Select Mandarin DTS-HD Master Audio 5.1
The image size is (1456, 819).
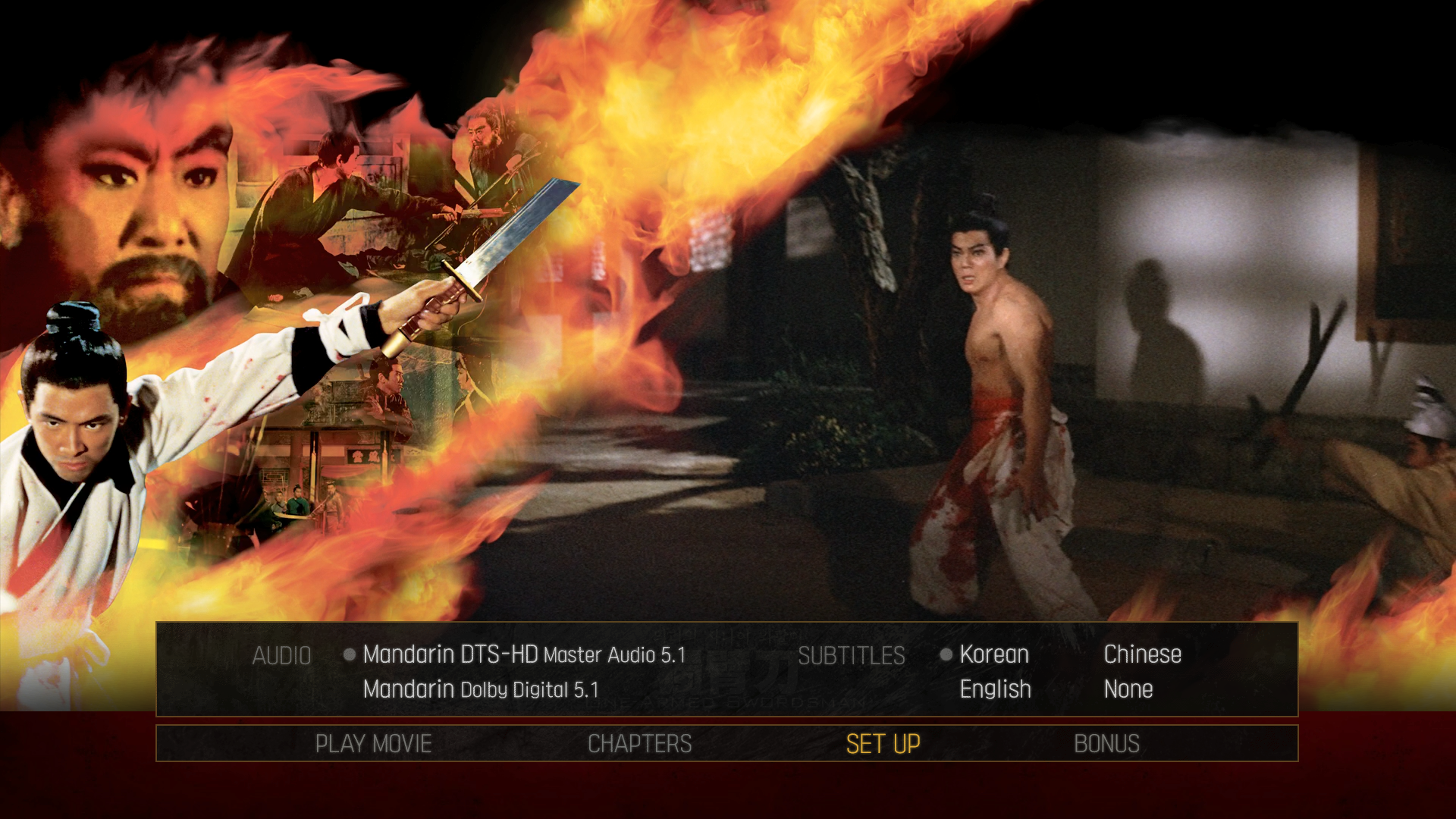click(524, 654)
